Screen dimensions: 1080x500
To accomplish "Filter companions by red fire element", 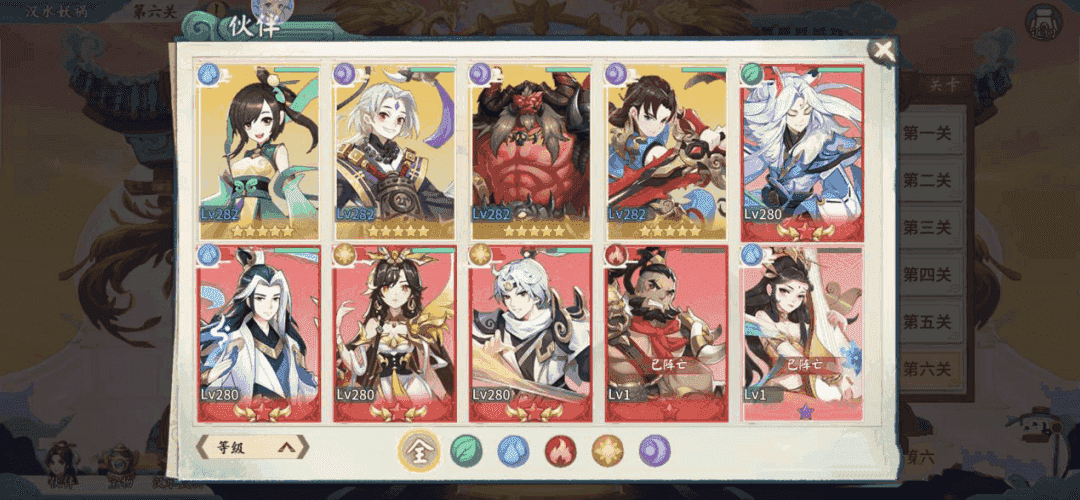I will click(x=560, y=451).
